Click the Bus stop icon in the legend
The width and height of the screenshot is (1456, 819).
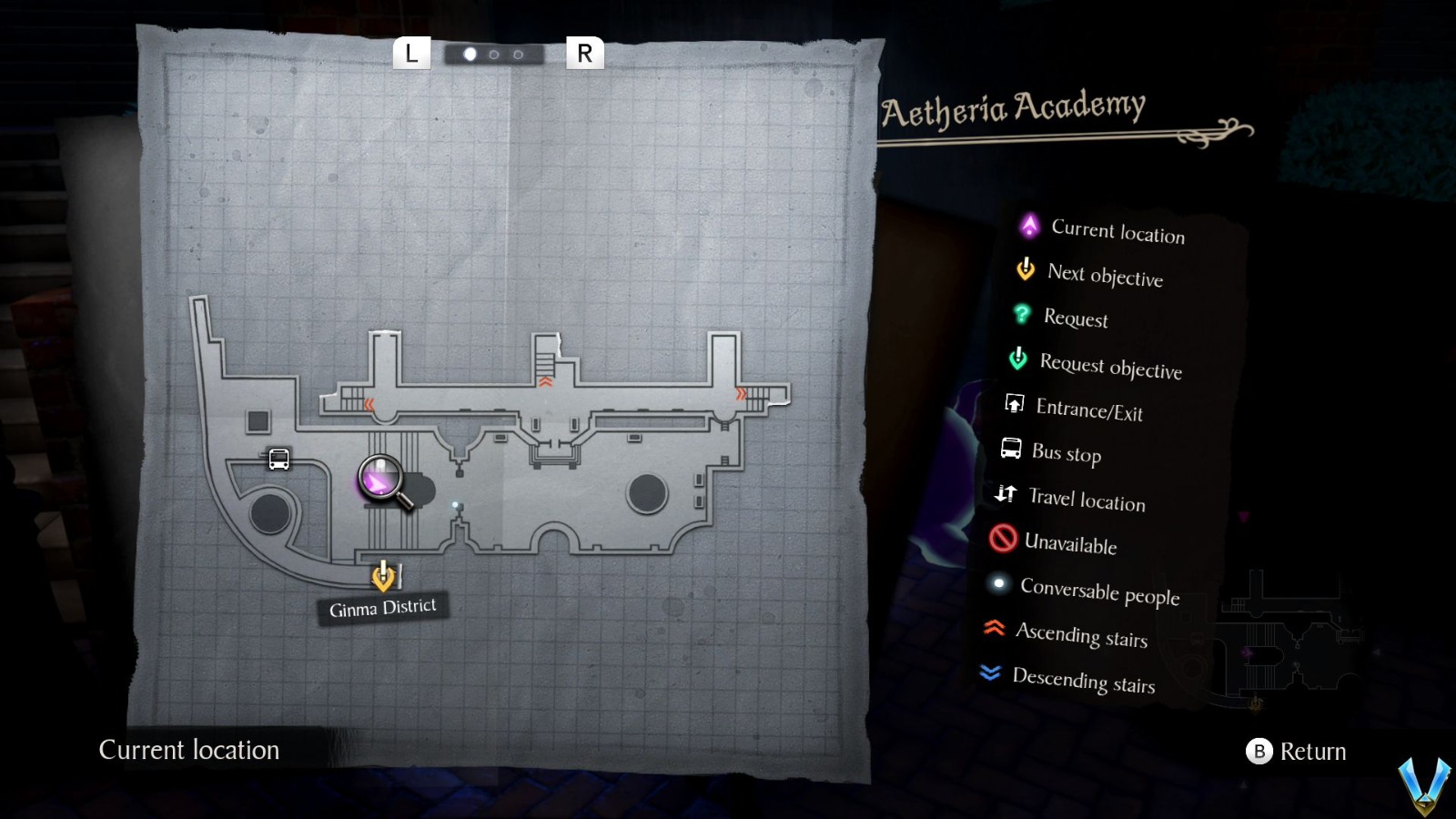1010,448
